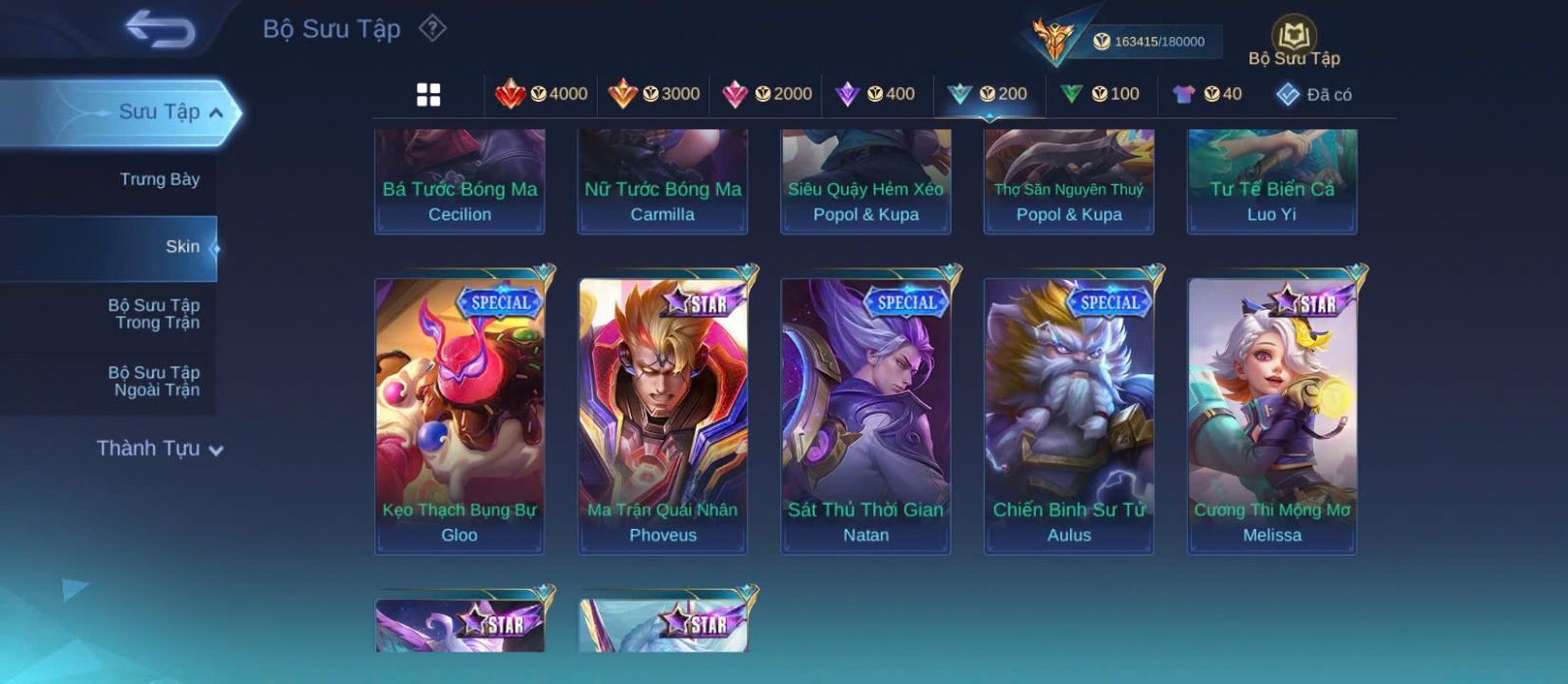Viewport: 1568px width, 684px height.
Task: Select the 100 point tier tab
Action: tap(1101, 94)
